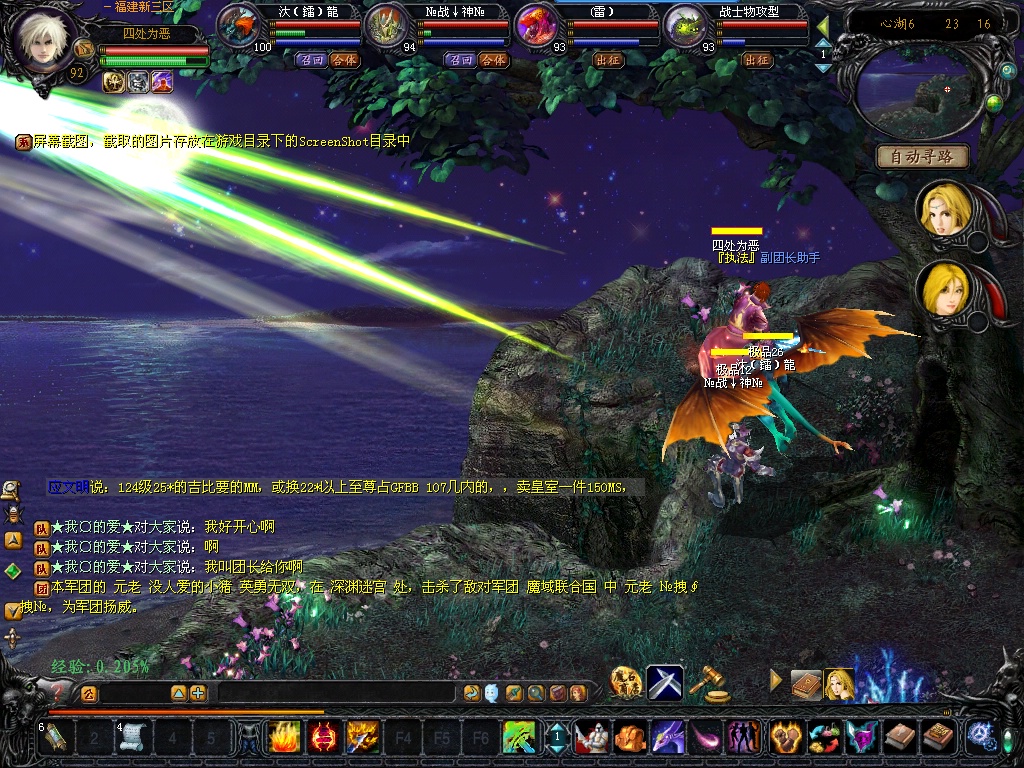1024x768 pixels.
Task: Click the three dancing silhouettes icon
Action: [744, 738]
